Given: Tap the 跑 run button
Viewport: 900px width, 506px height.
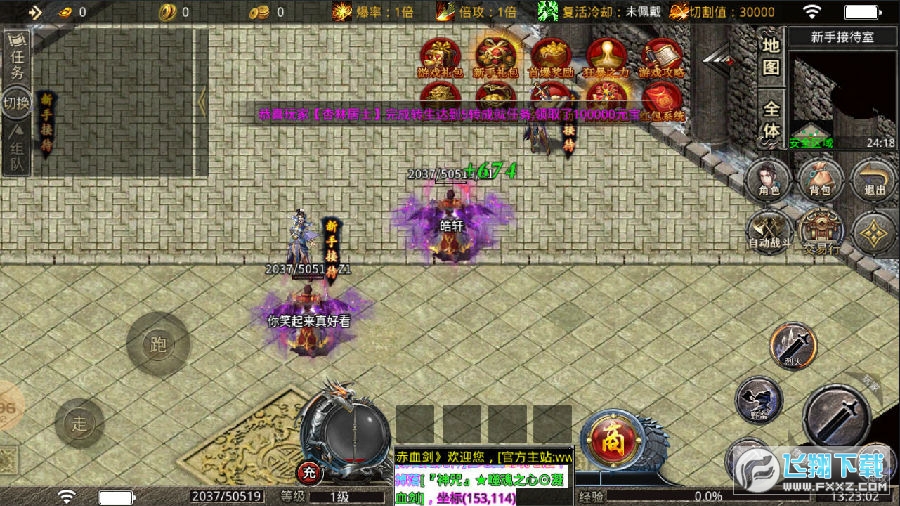Looking at the screenshot, I should pos(157,343).
